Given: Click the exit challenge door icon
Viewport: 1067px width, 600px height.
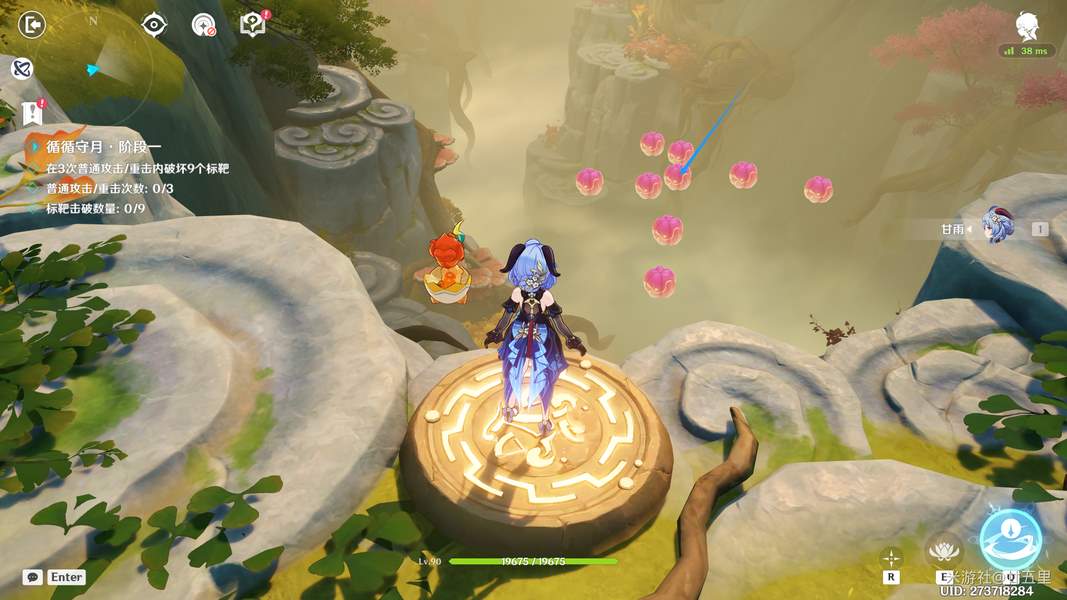Looking at the screenshot, I should click(32, 24).
